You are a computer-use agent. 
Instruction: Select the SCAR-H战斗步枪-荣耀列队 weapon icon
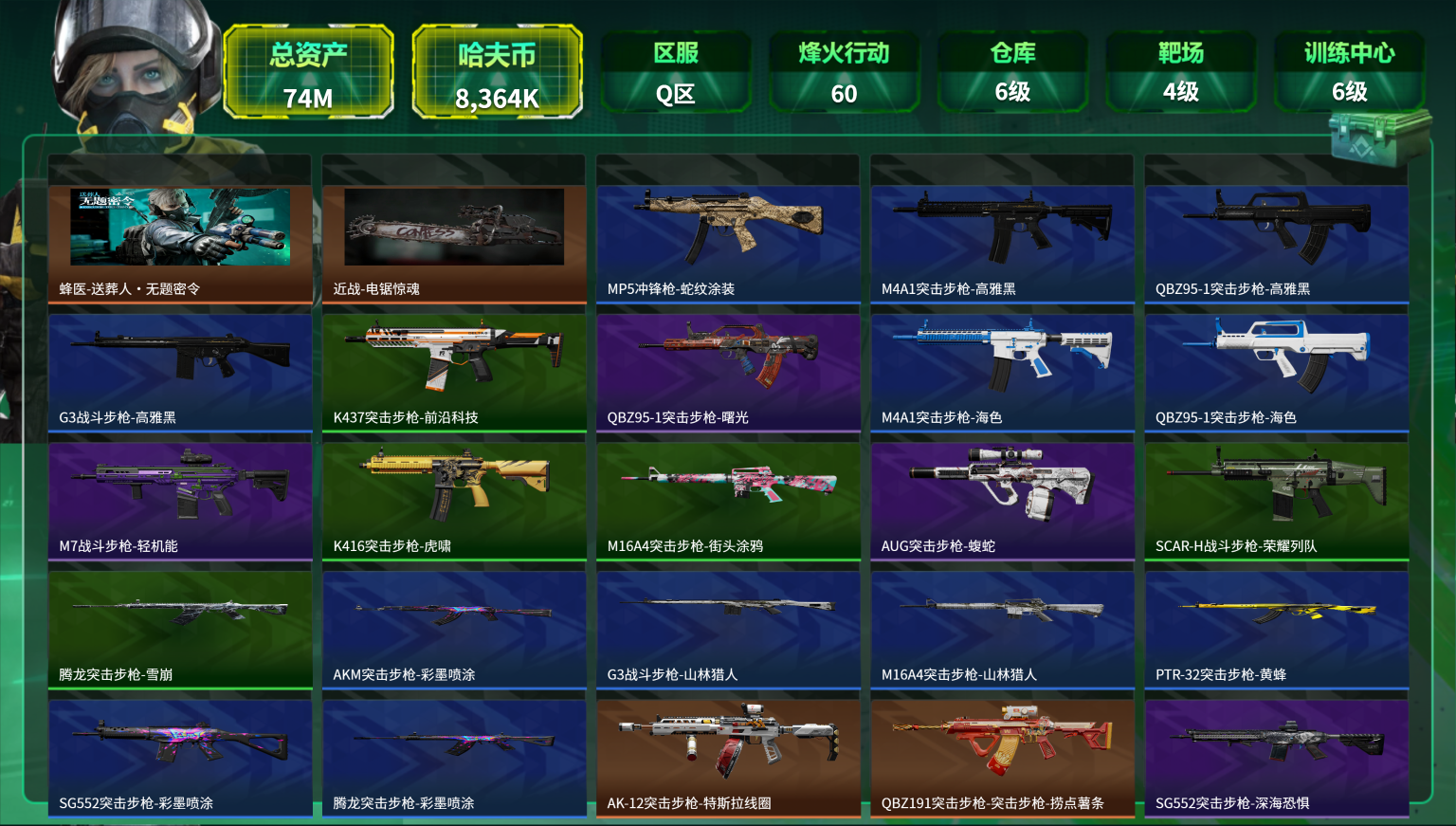pyautogui.click(x=1276, y=486)
